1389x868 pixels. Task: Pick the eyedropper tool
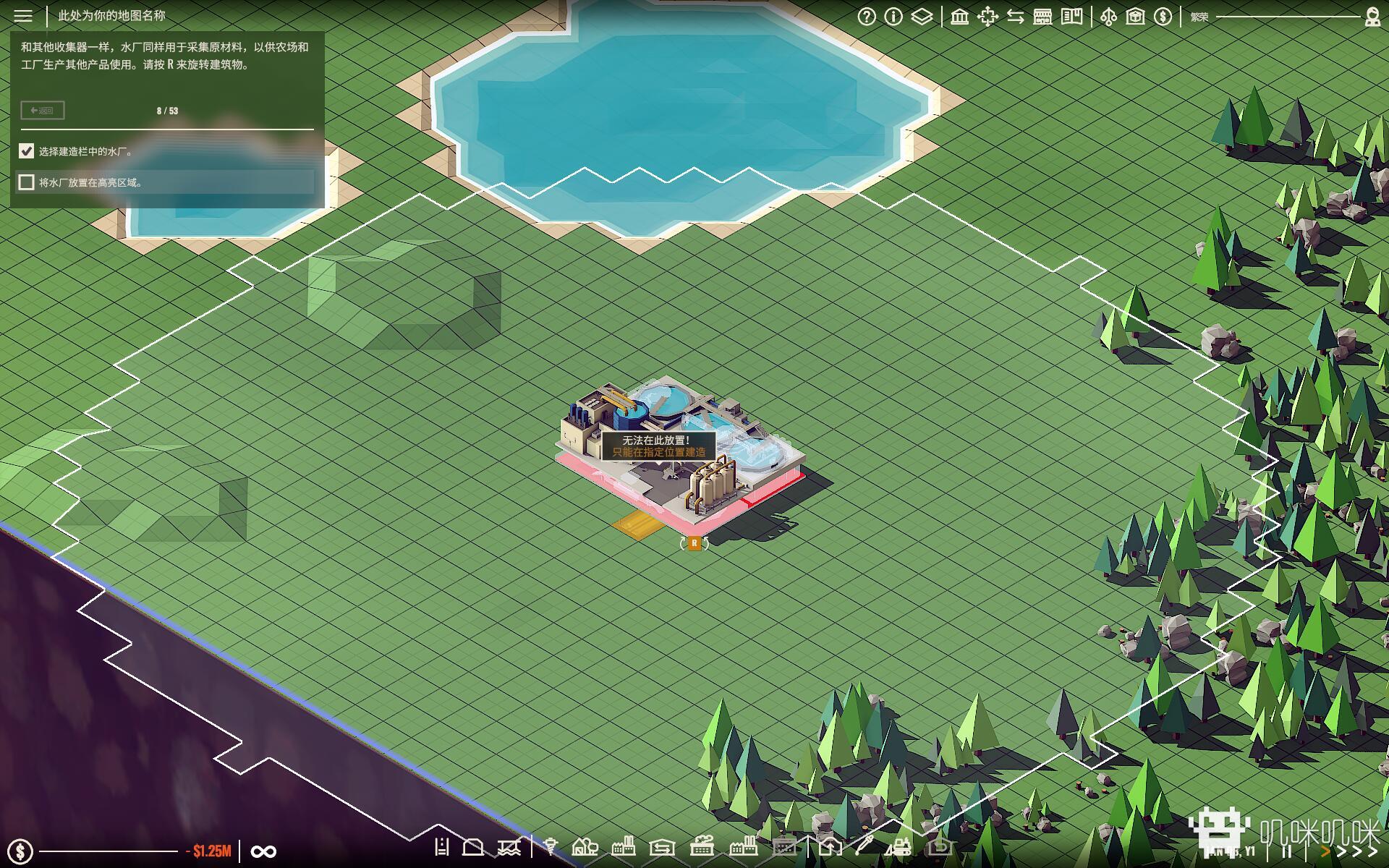[x=864, y=846]
